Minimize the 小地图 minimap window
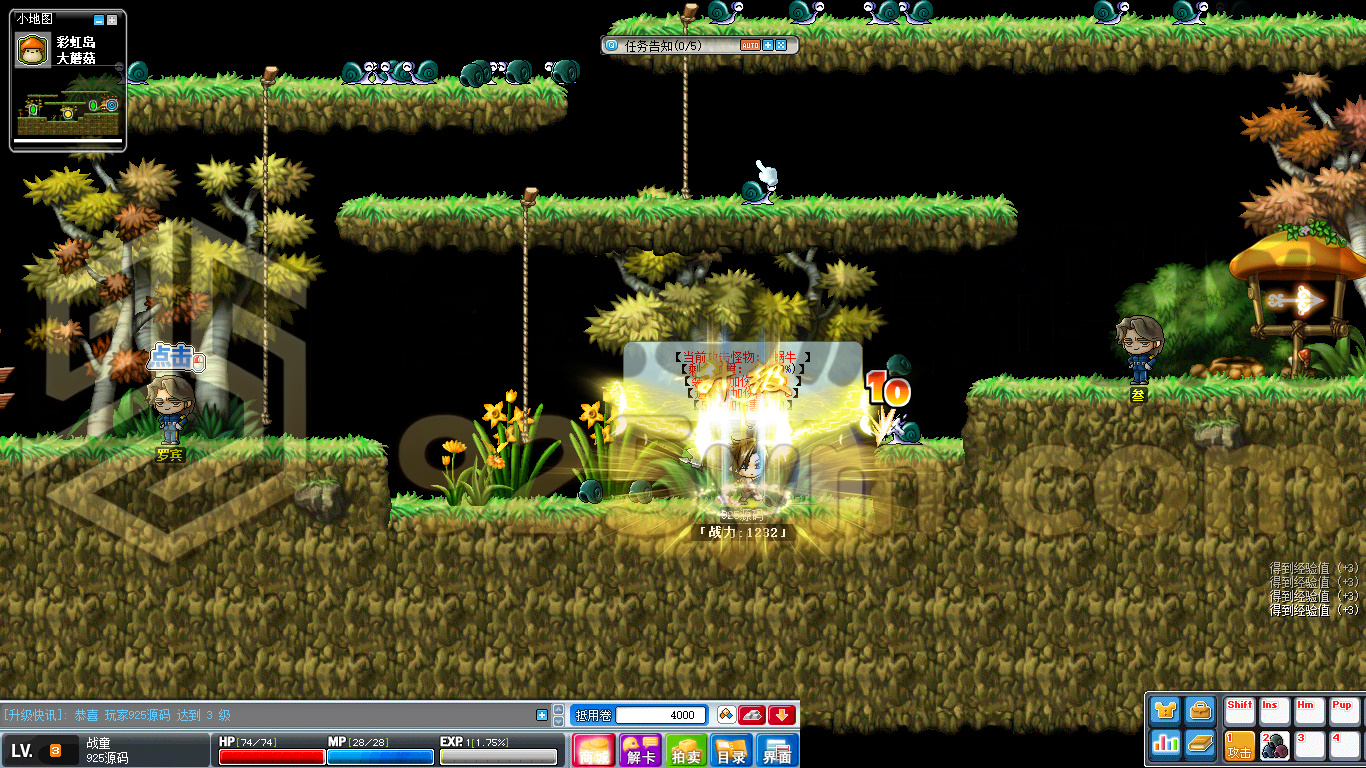The height and width of the screenshot is (768, 1366). pos(98,20)
